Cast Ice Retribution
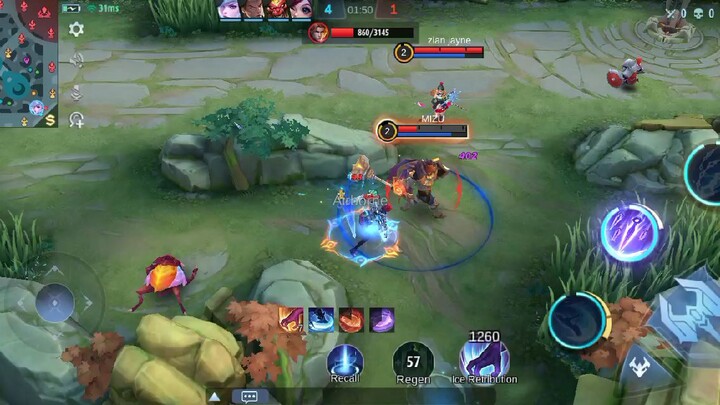The image size is (720, 405). [x=484, y=358]
